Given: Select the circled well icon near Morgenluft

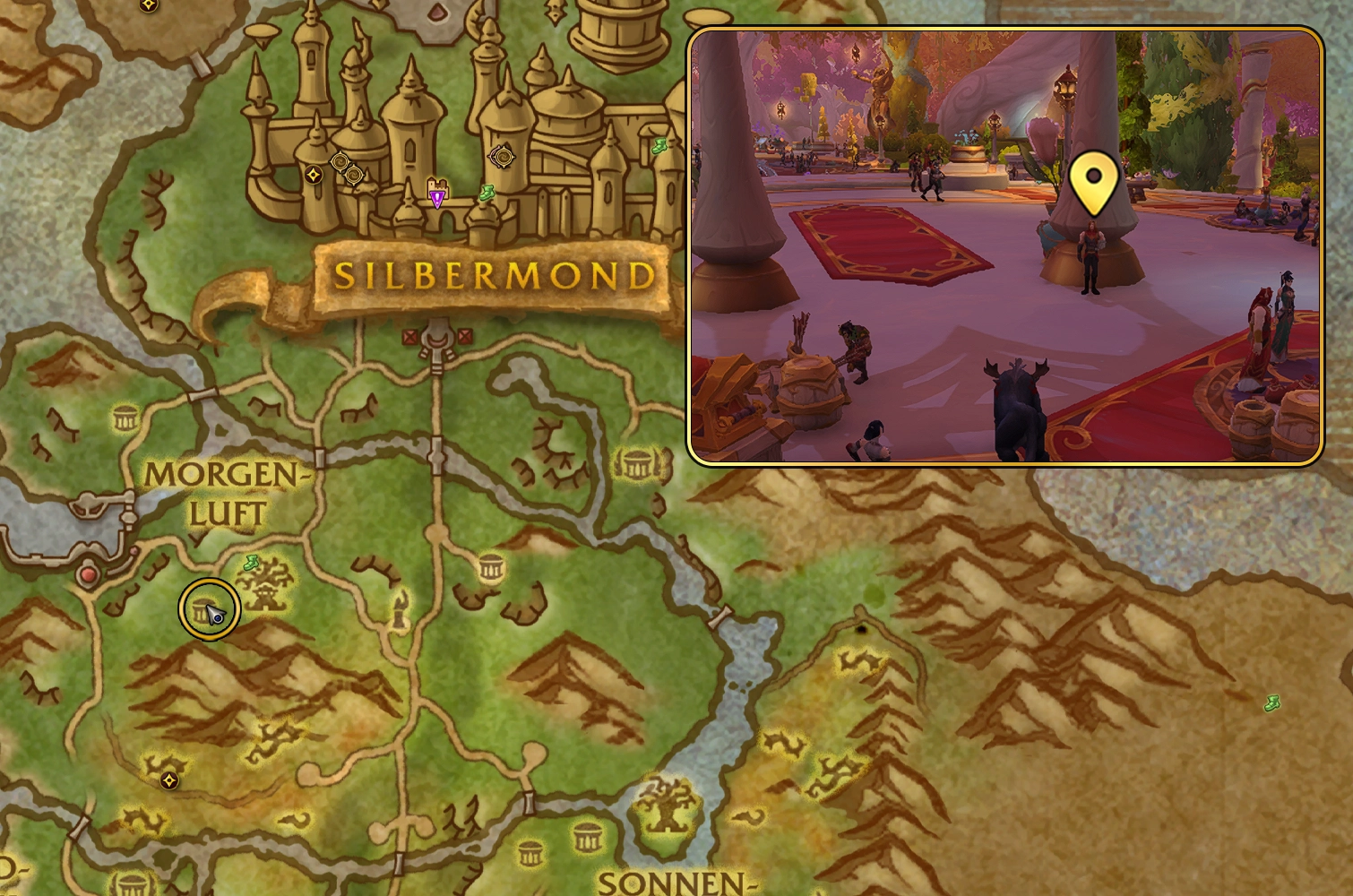Looking at the screenshot, I should (208, 608).
